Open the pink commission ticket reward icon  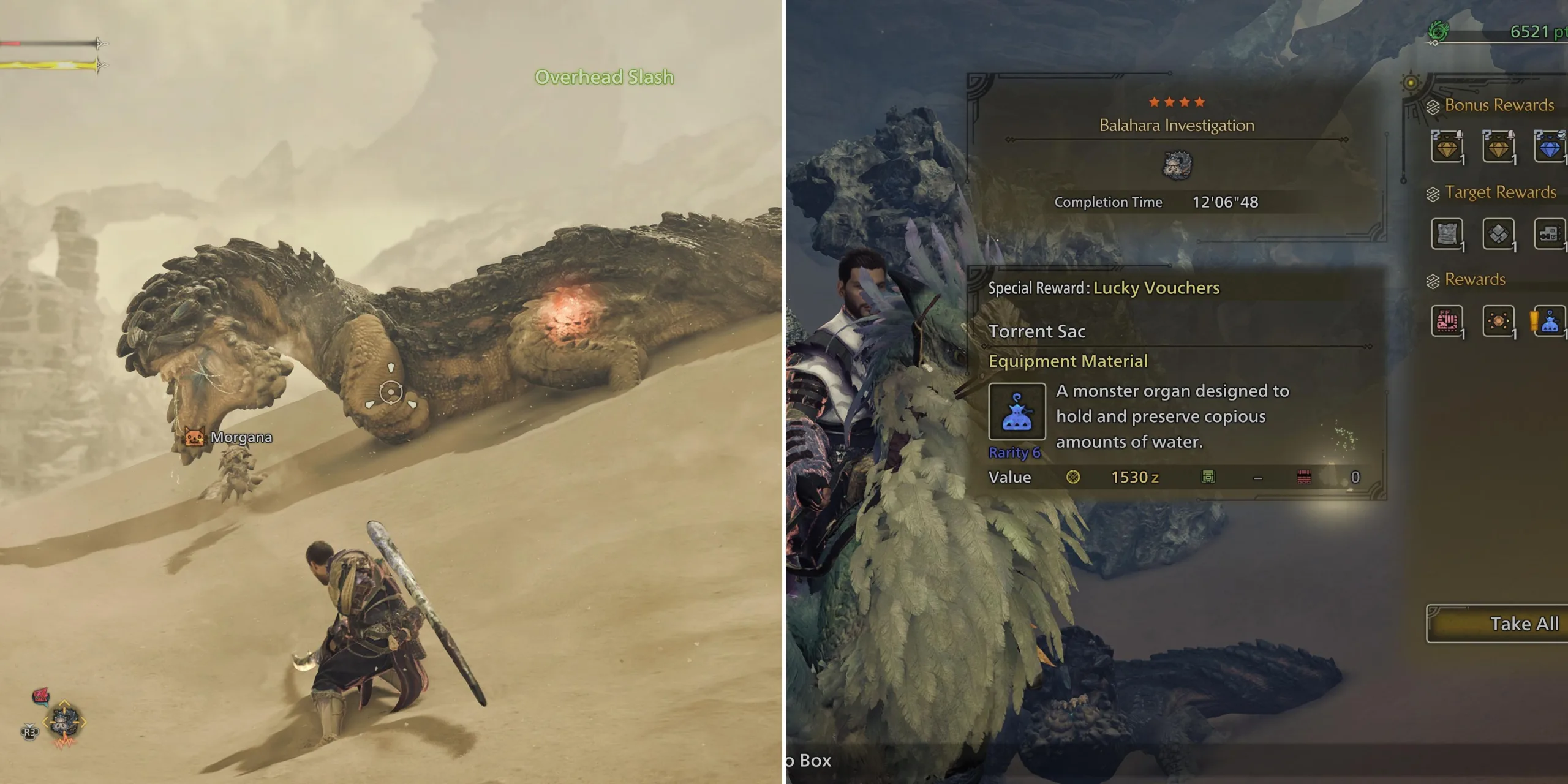[x=1447, y=322]
